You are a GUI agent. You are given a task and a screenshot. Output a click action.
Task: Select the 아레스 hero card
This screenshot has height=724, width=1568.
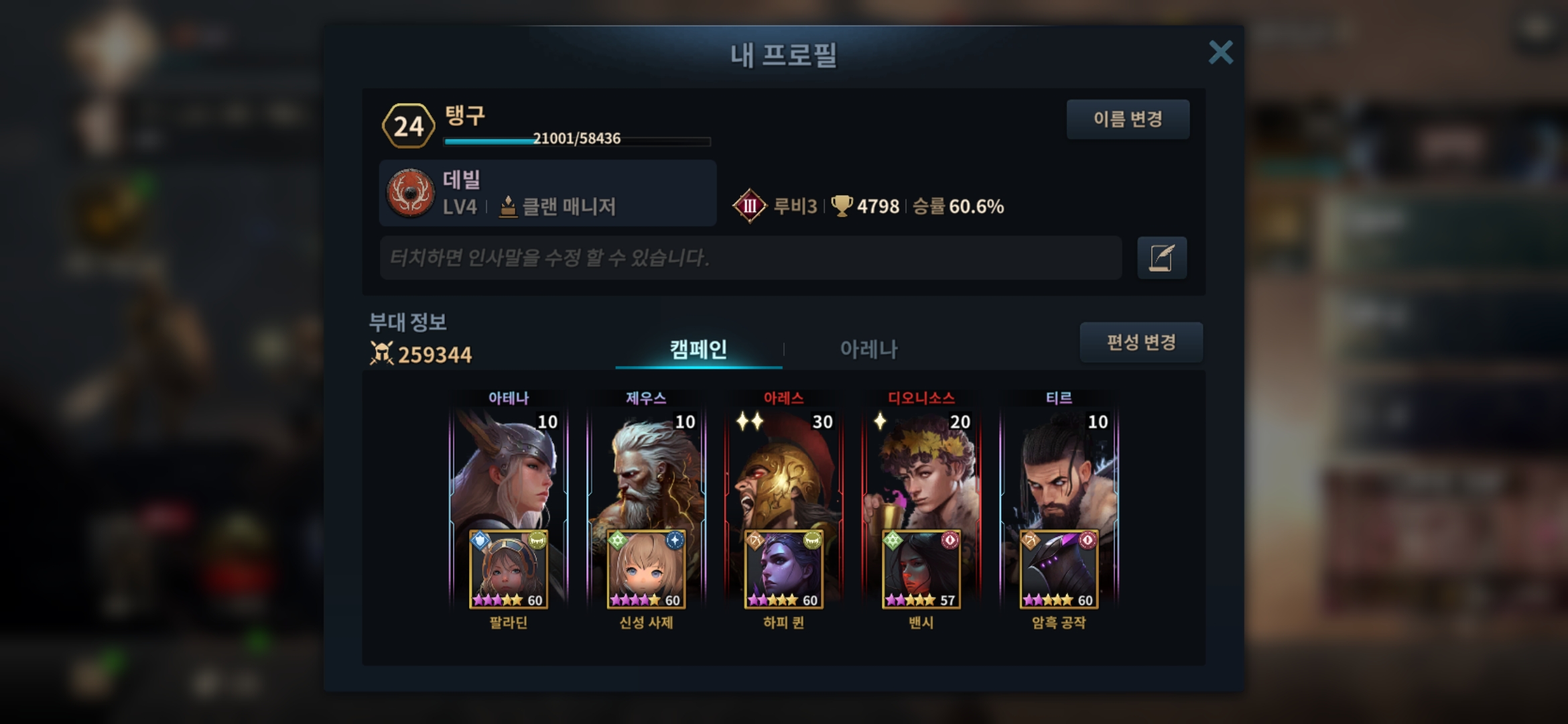(x=783, y=469)
